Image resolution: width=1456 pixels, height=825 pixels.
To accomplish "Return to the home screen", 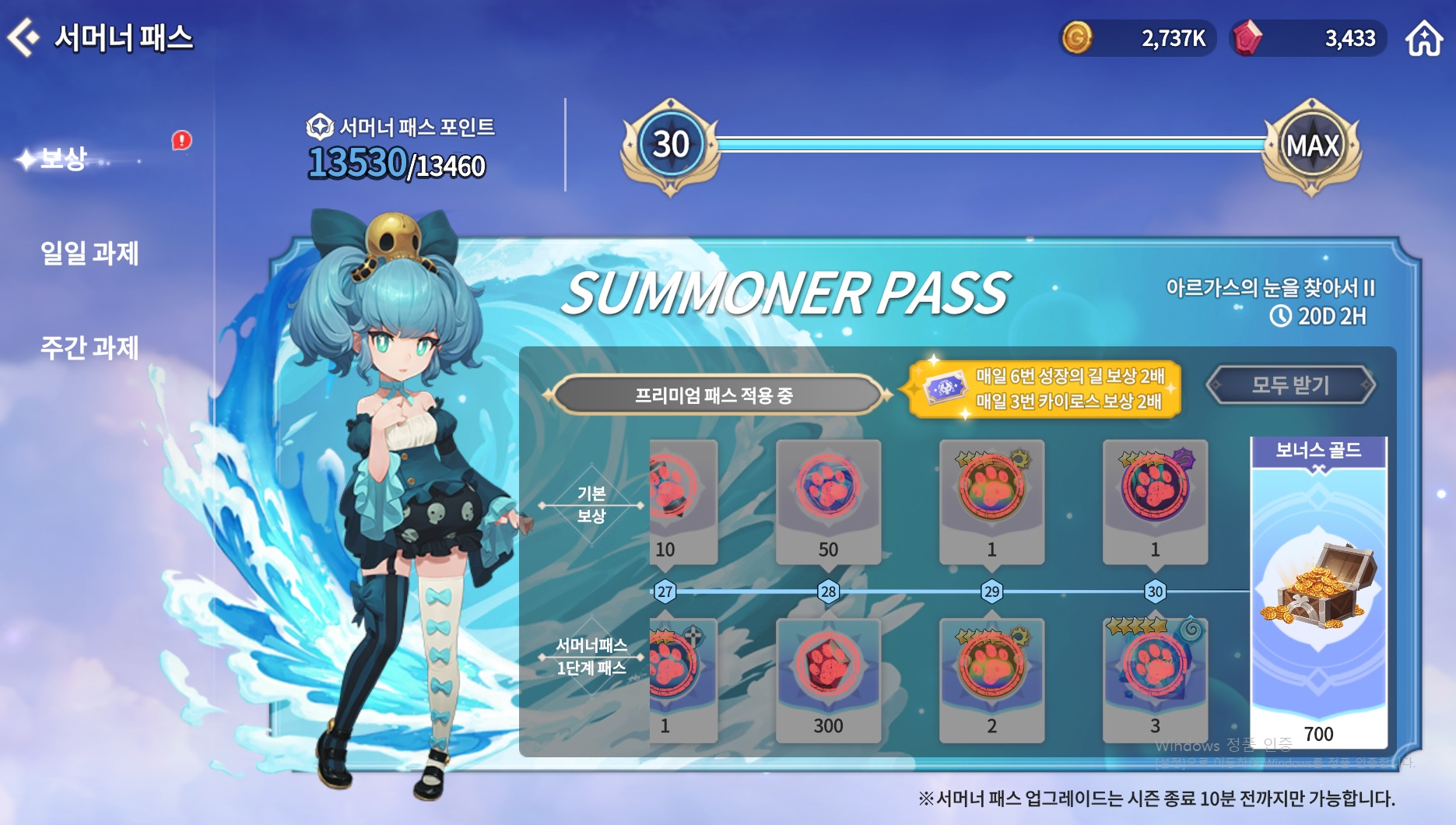I will (1423, 38).
